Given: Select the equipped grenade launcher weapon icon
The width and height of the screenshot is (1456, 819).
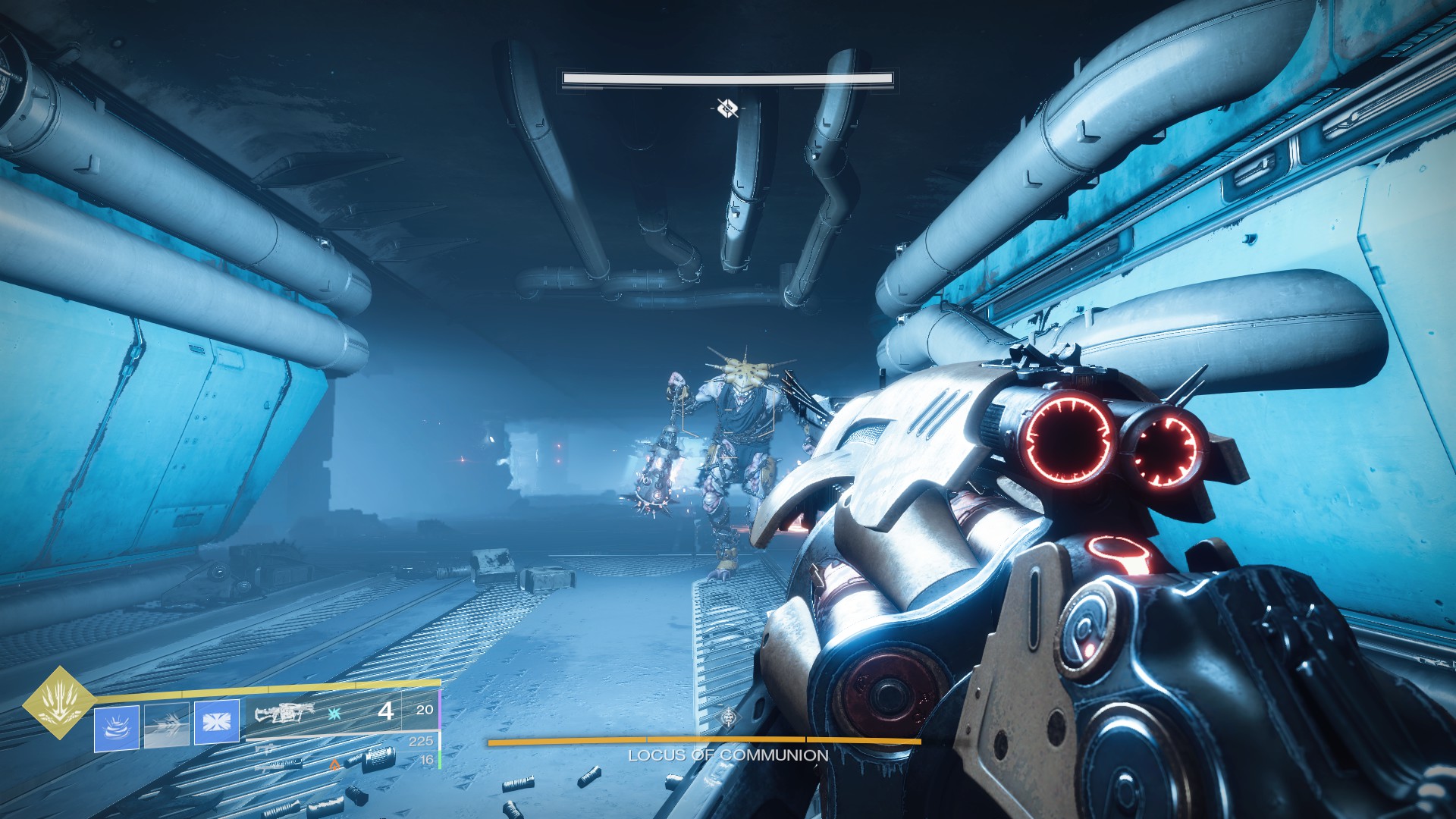Looking at the screenshot, I should point(284,713).
